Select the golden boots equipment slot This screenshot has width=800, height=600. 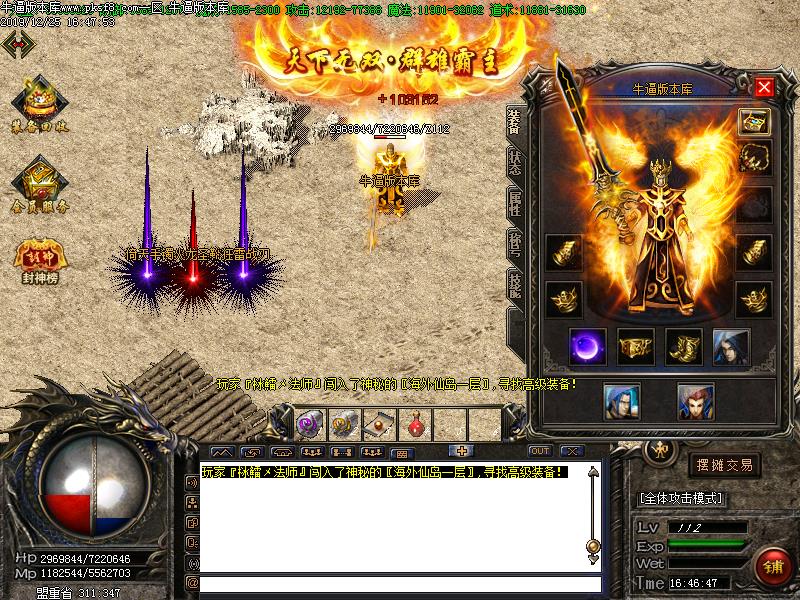[x=684, y=346]
